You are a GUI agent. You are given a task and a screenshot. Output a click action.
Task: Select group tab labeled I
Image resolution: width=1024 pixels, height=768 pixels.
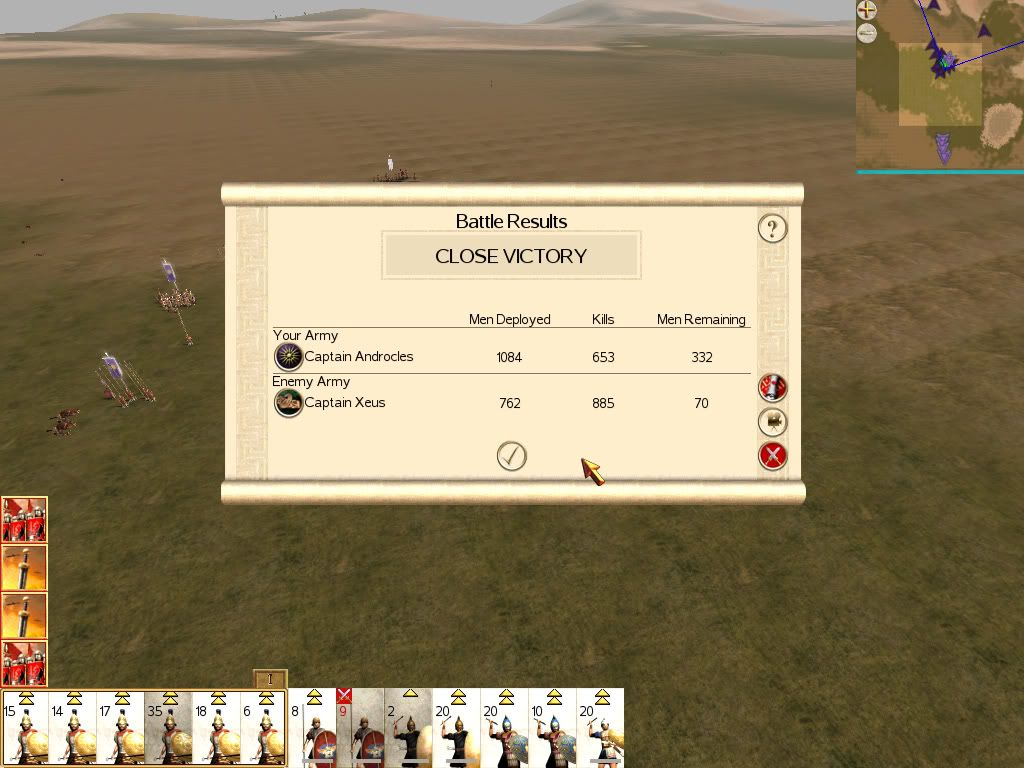pyautogui.click(x=270, y=680)
